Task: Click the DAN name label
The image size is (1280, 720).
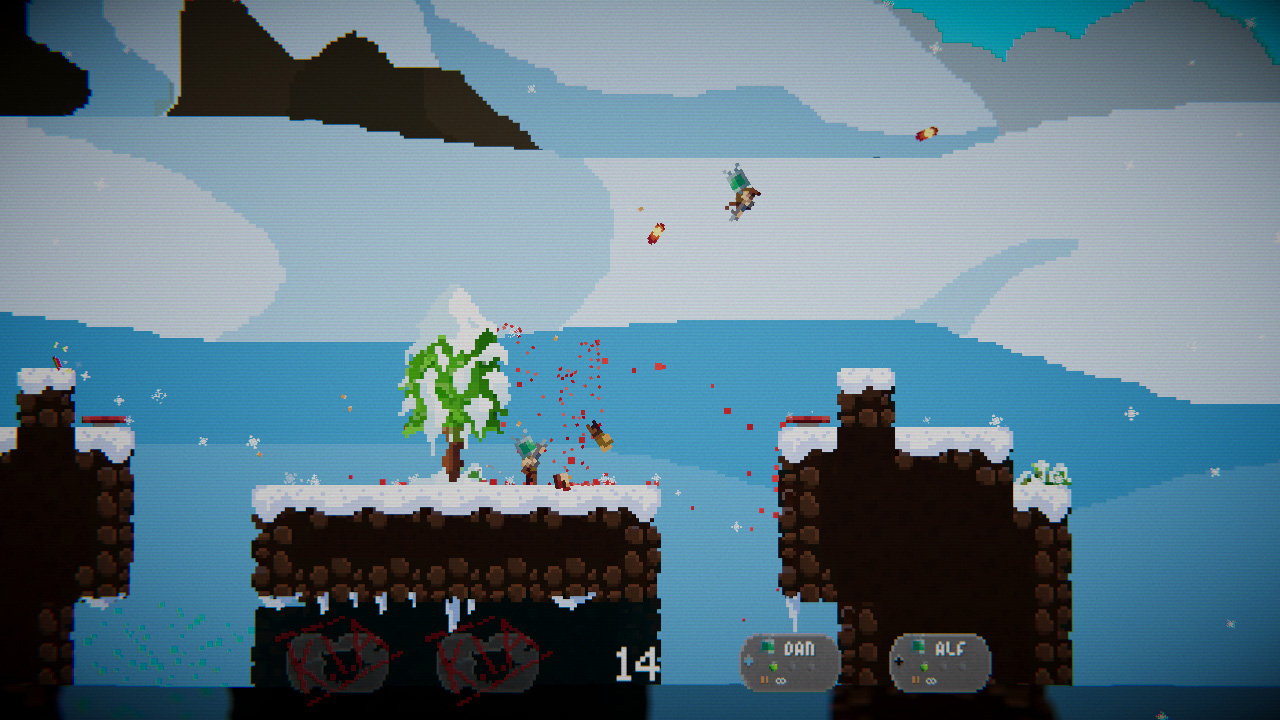Action: tap(799, 648)
